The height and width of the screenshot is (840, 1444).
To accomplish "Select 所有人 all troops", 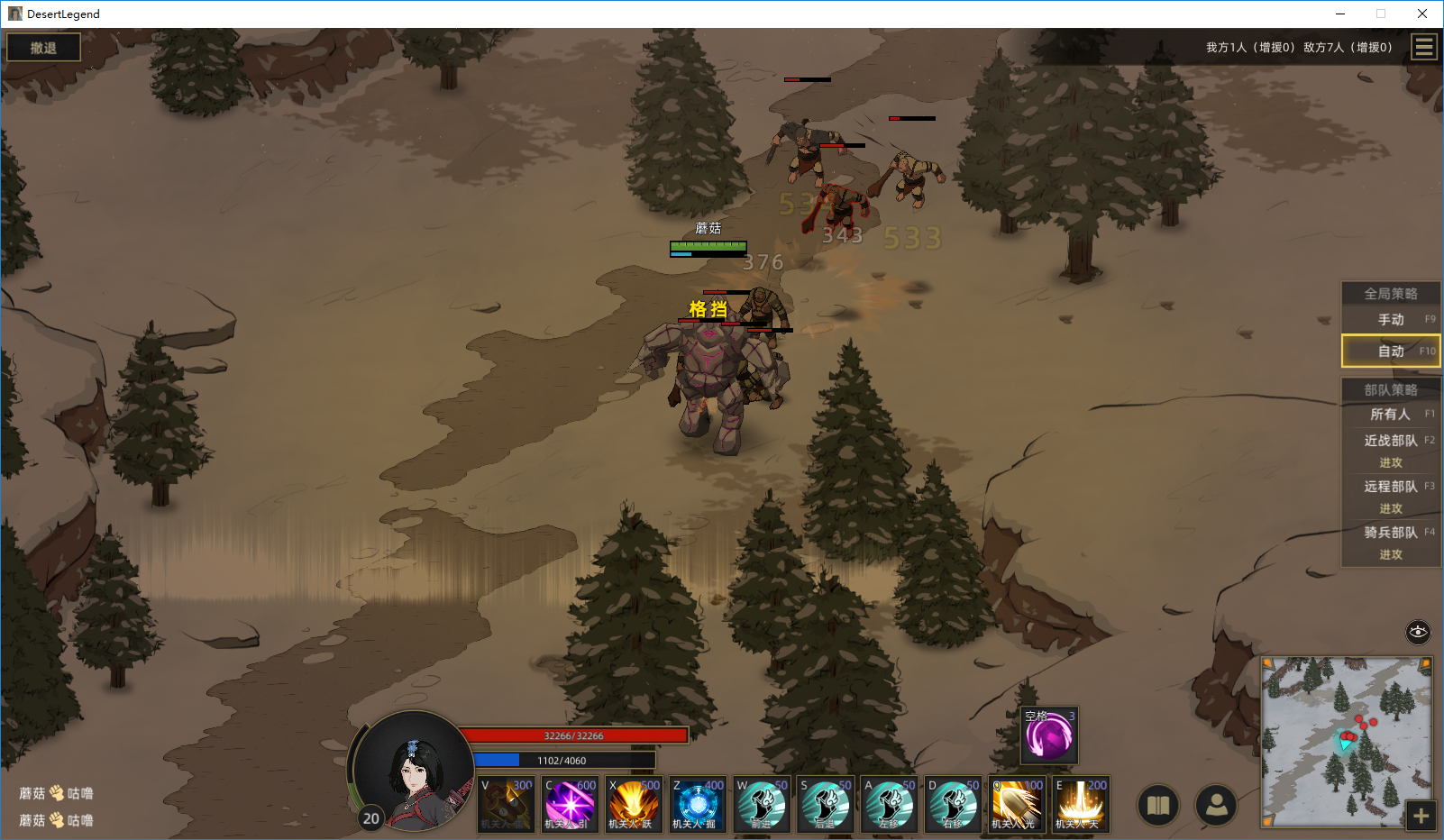I will 1391,415.
